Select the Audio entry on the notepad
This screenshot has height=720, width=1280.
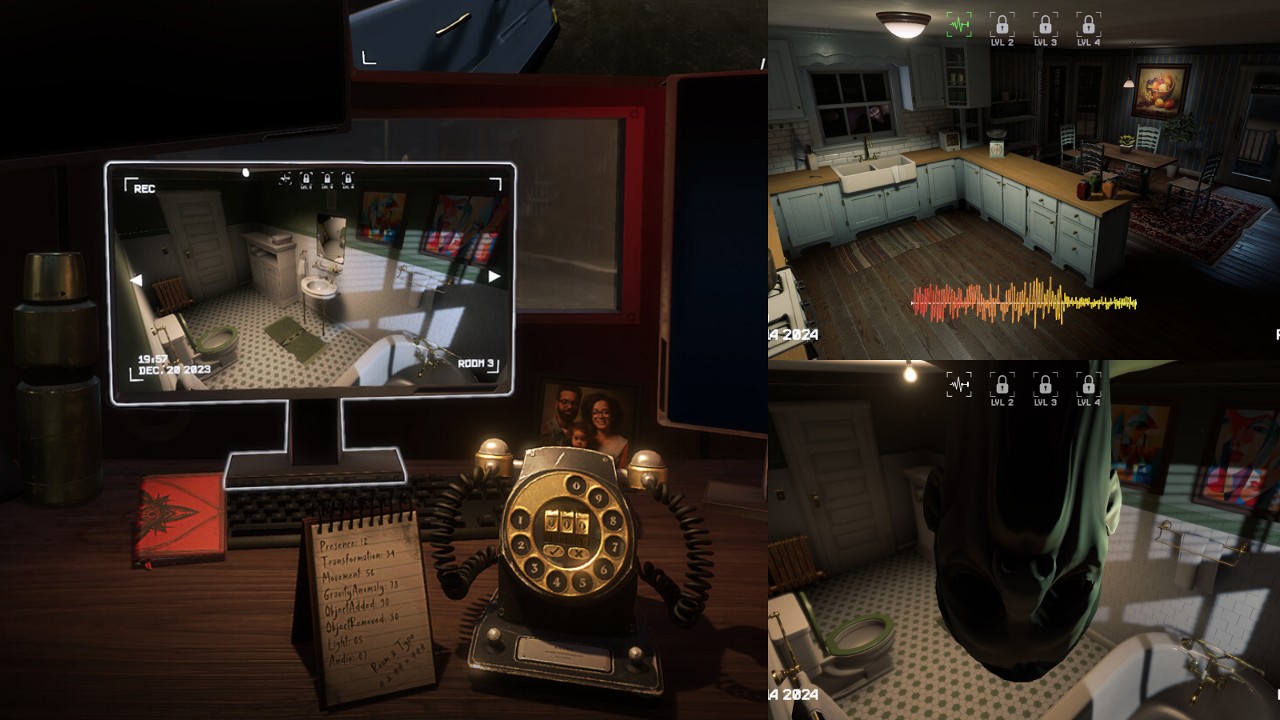350,658
